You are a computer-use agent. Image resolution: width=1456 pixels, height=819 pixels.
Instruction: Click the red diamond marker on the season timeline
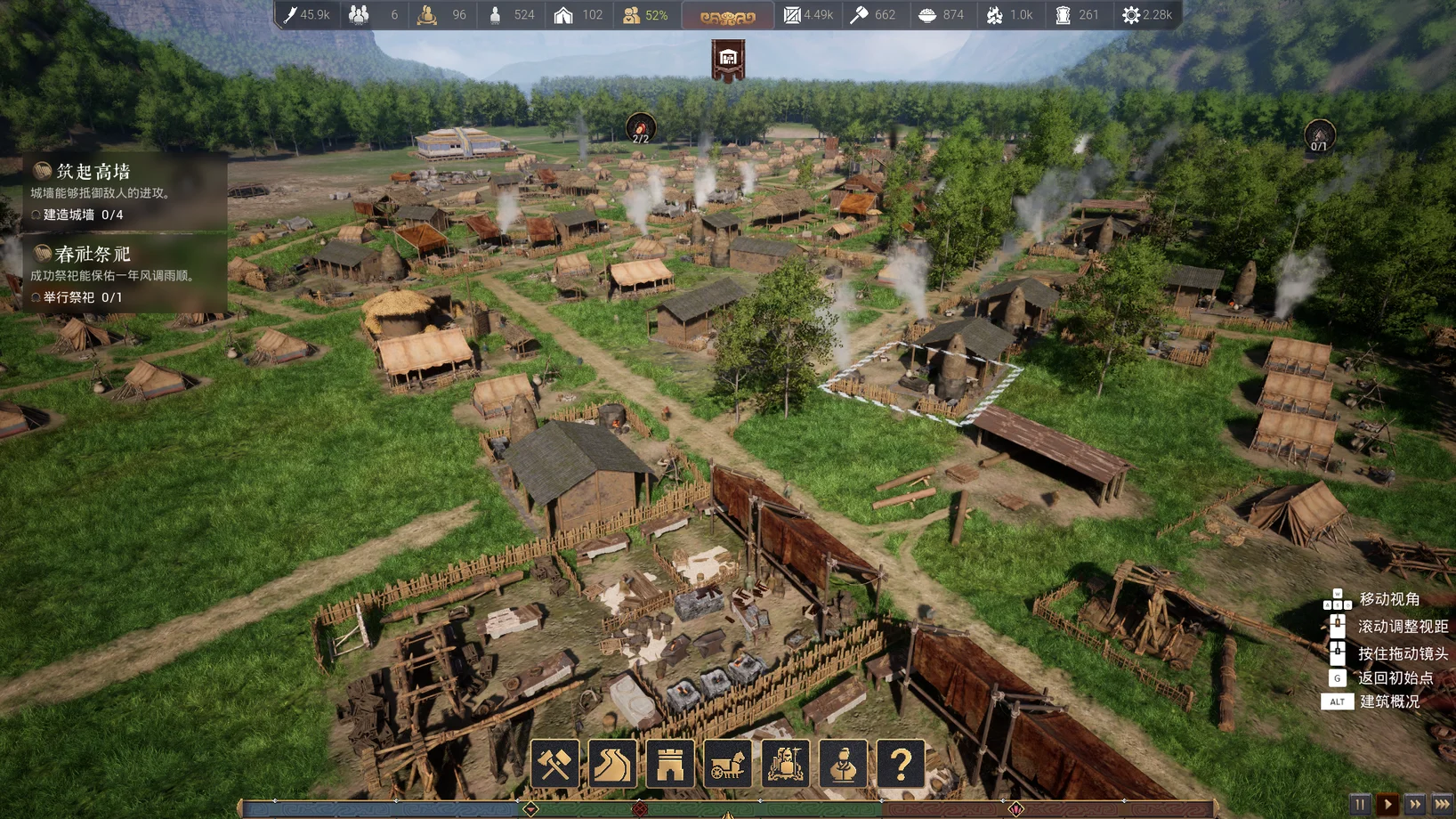(640, 808)
